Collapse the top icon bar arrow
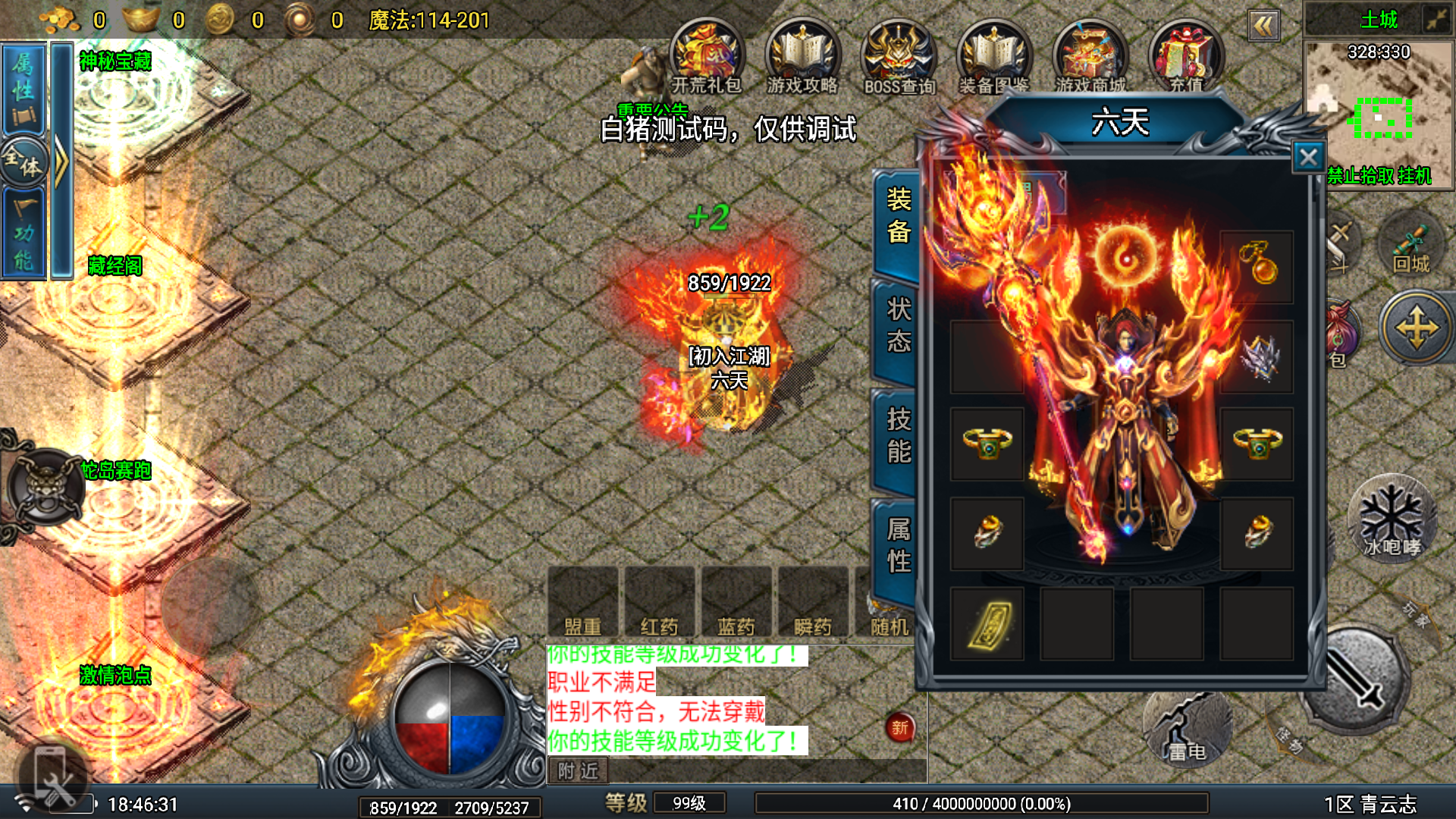 point(1263,27)
